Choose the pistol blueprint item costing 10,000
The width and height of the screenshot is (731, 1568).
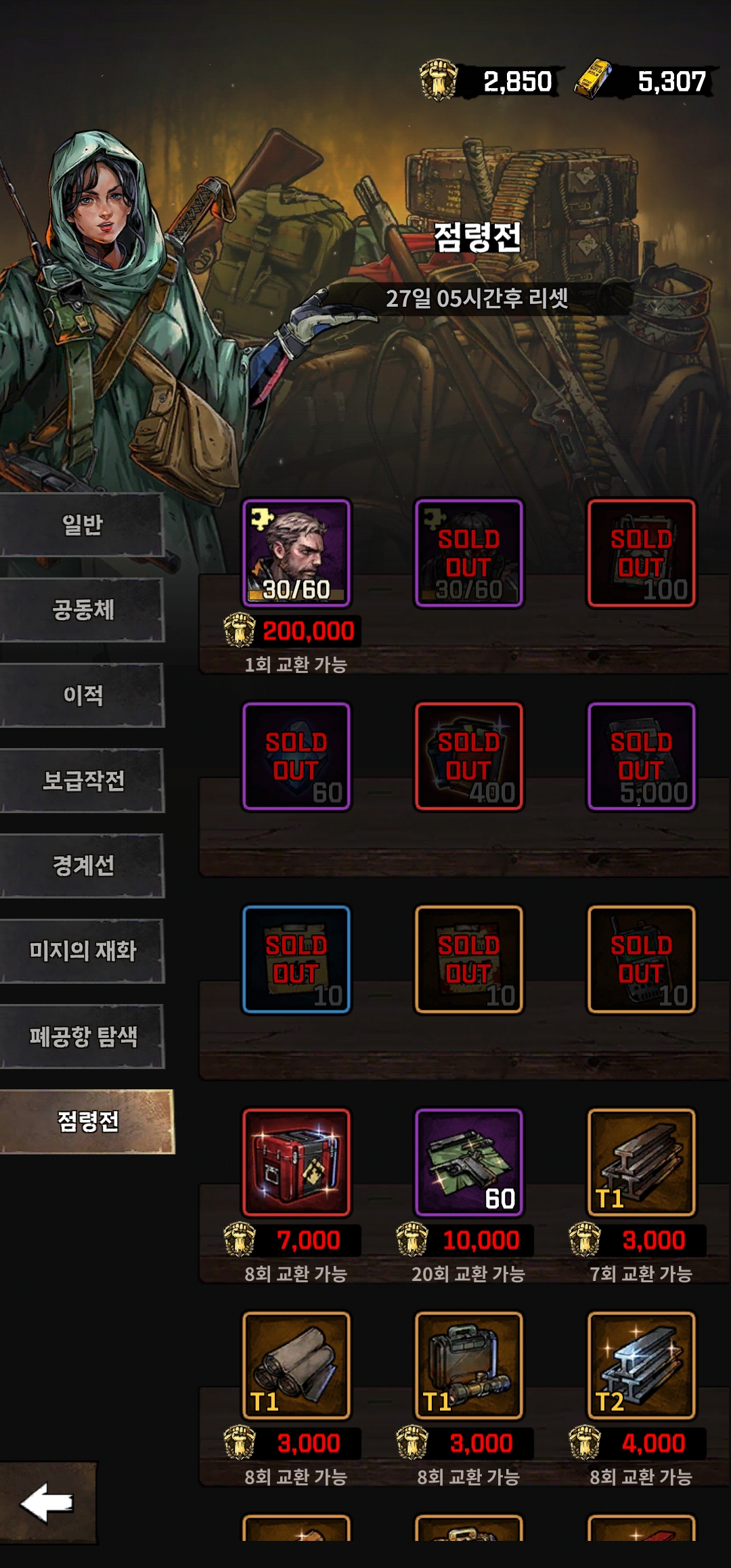pos(469,1162)
